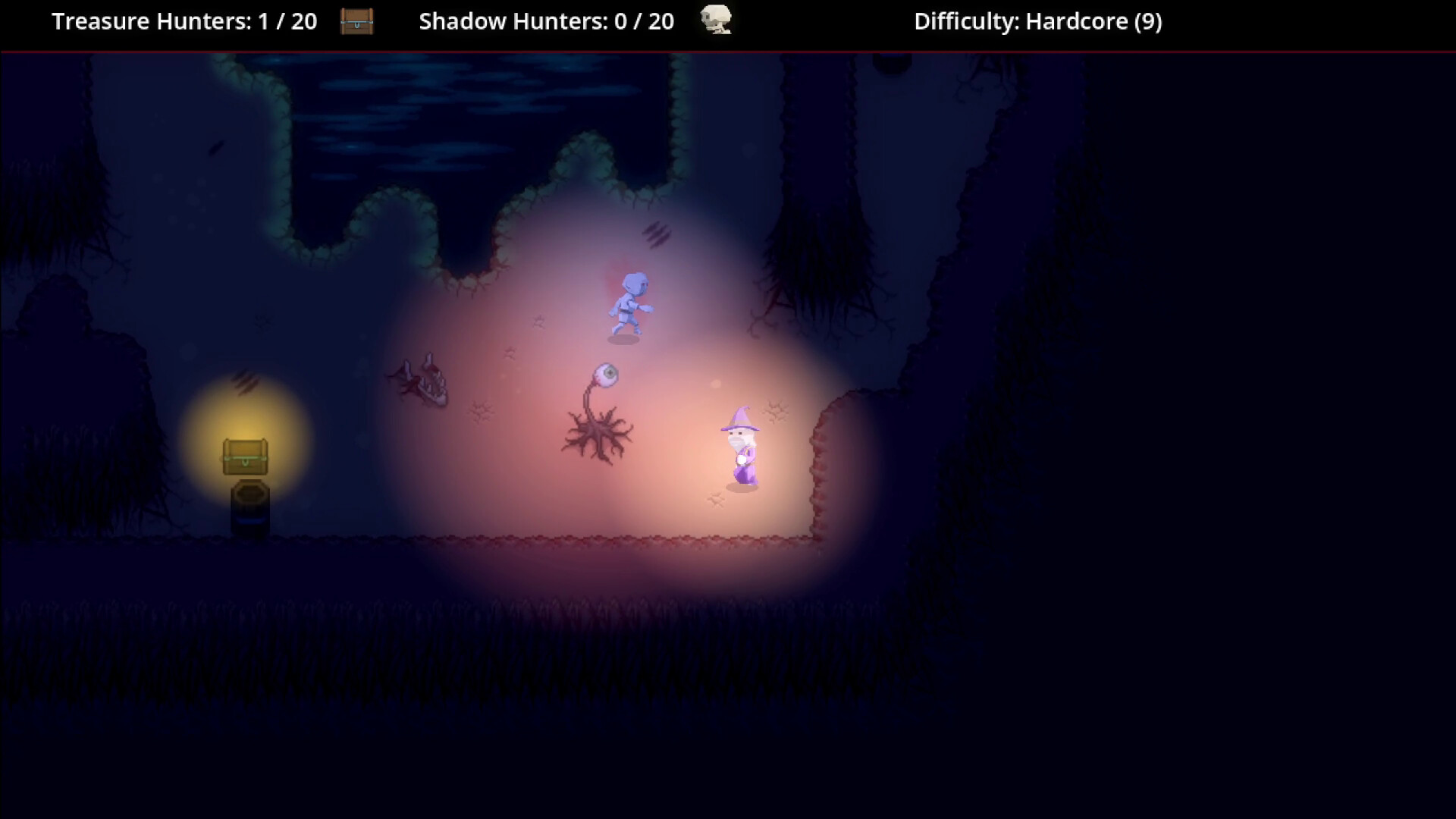Viewport: 1456px width, 819px height.
Task: Select the glowing treasure chest on the pedestal
Action: pos(245,457)
